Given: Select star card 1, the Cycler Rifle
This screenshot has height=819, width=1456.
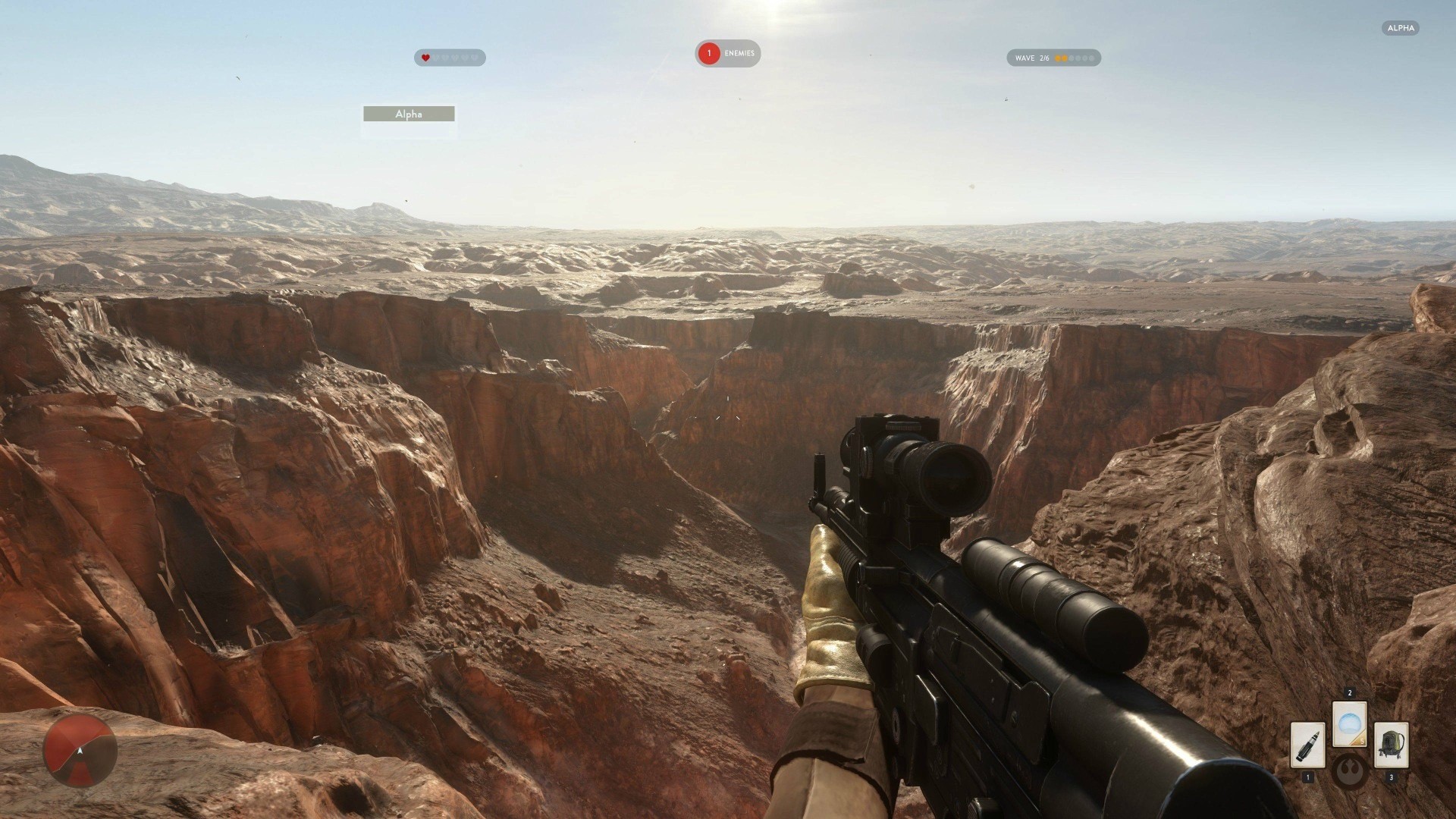Looking at the screenshot, I should tap(1307, 746).
